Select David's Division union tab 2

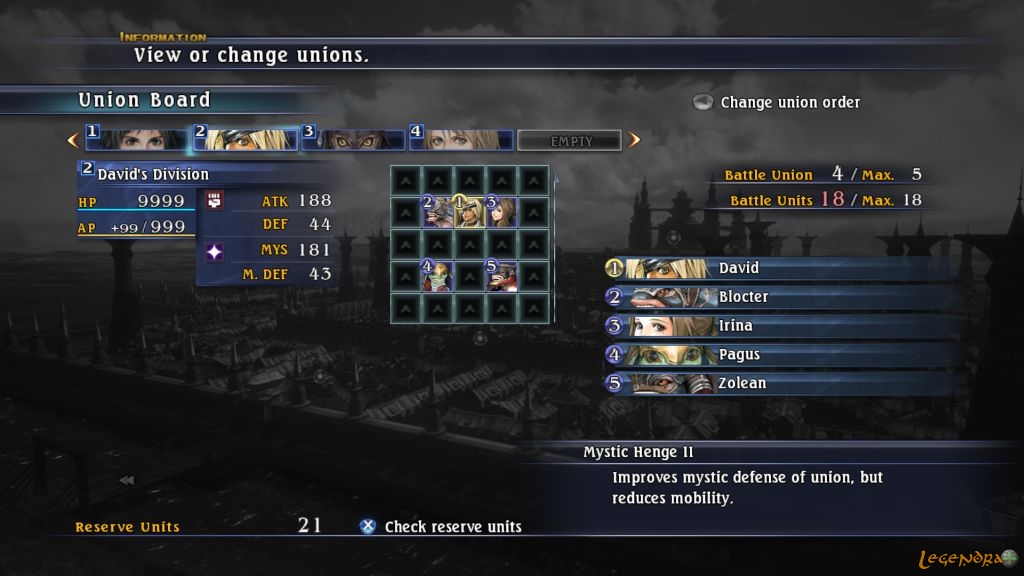(246, 139)
